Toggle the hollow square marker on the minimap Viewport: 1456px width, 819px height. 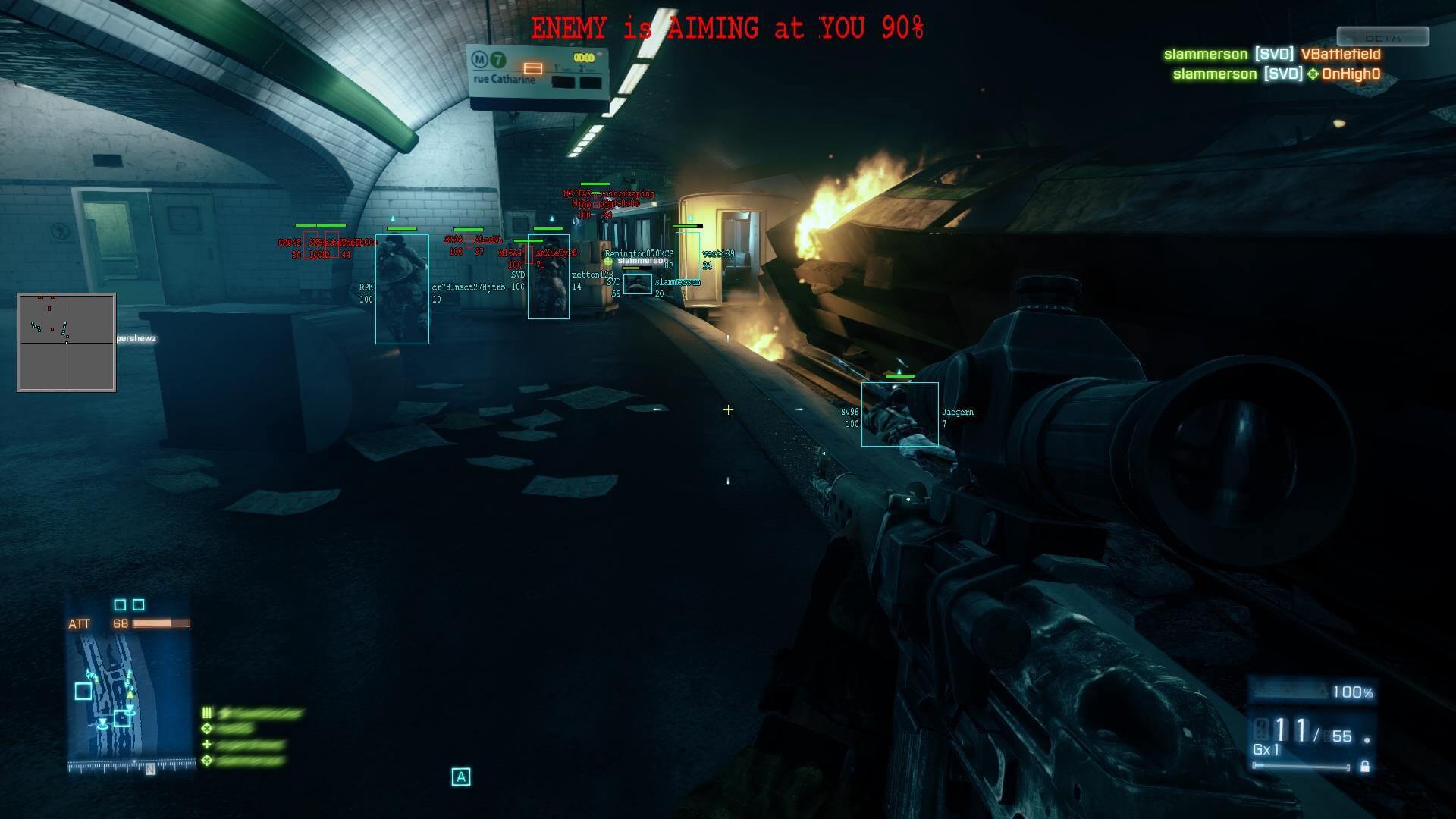click(x=81, y=691)
